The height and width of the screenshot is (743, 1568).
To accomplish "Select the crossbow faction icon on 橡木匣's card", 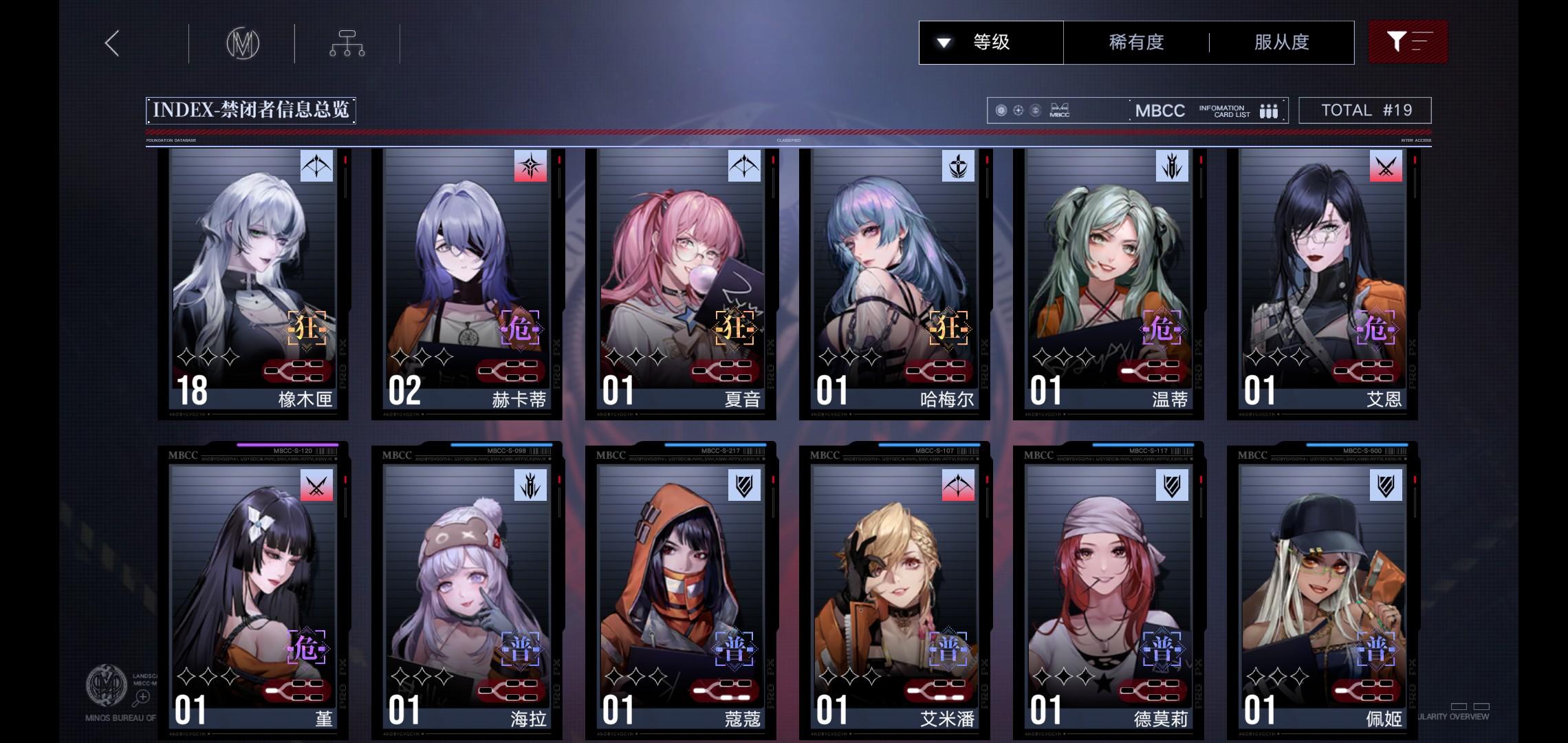I will pyautogui.click(x=316, y=166).
